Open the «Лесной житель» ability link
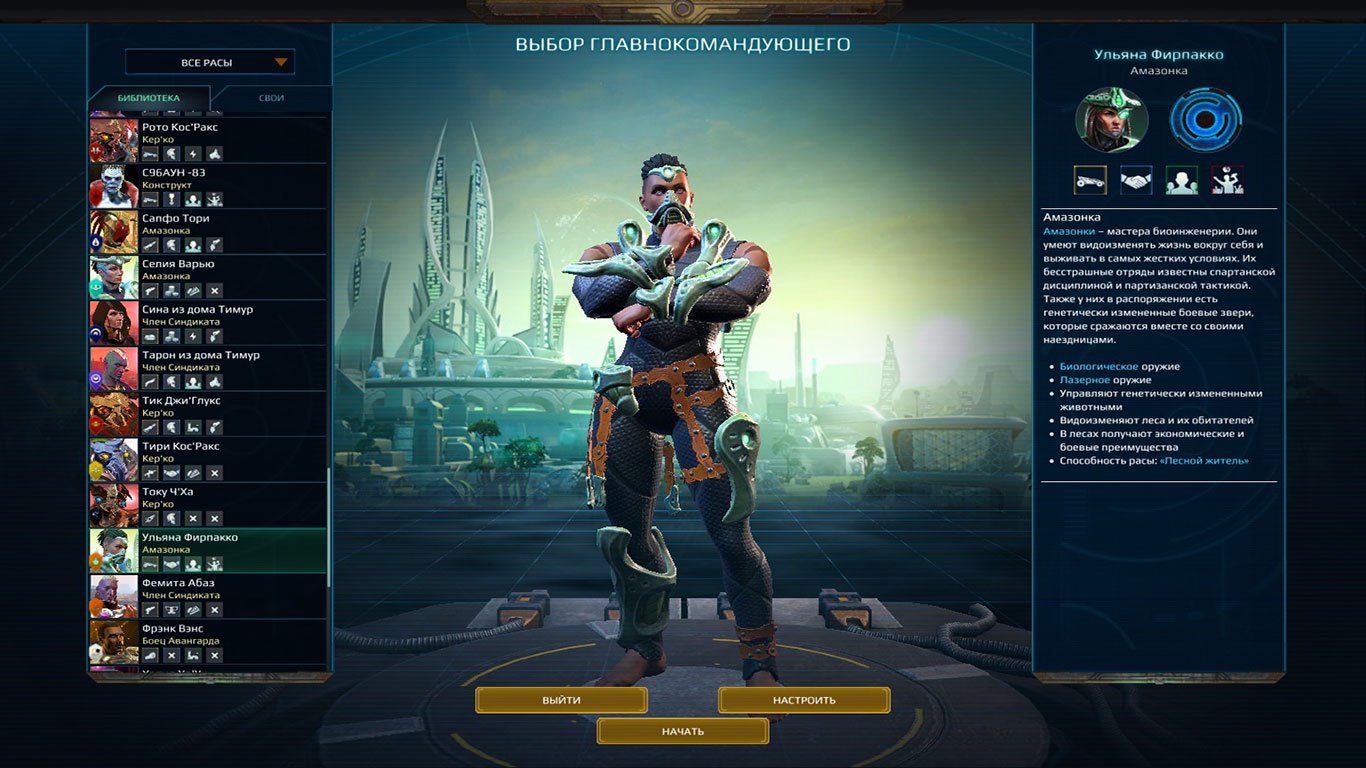The image size is (1366, 768). (1205, 461)
